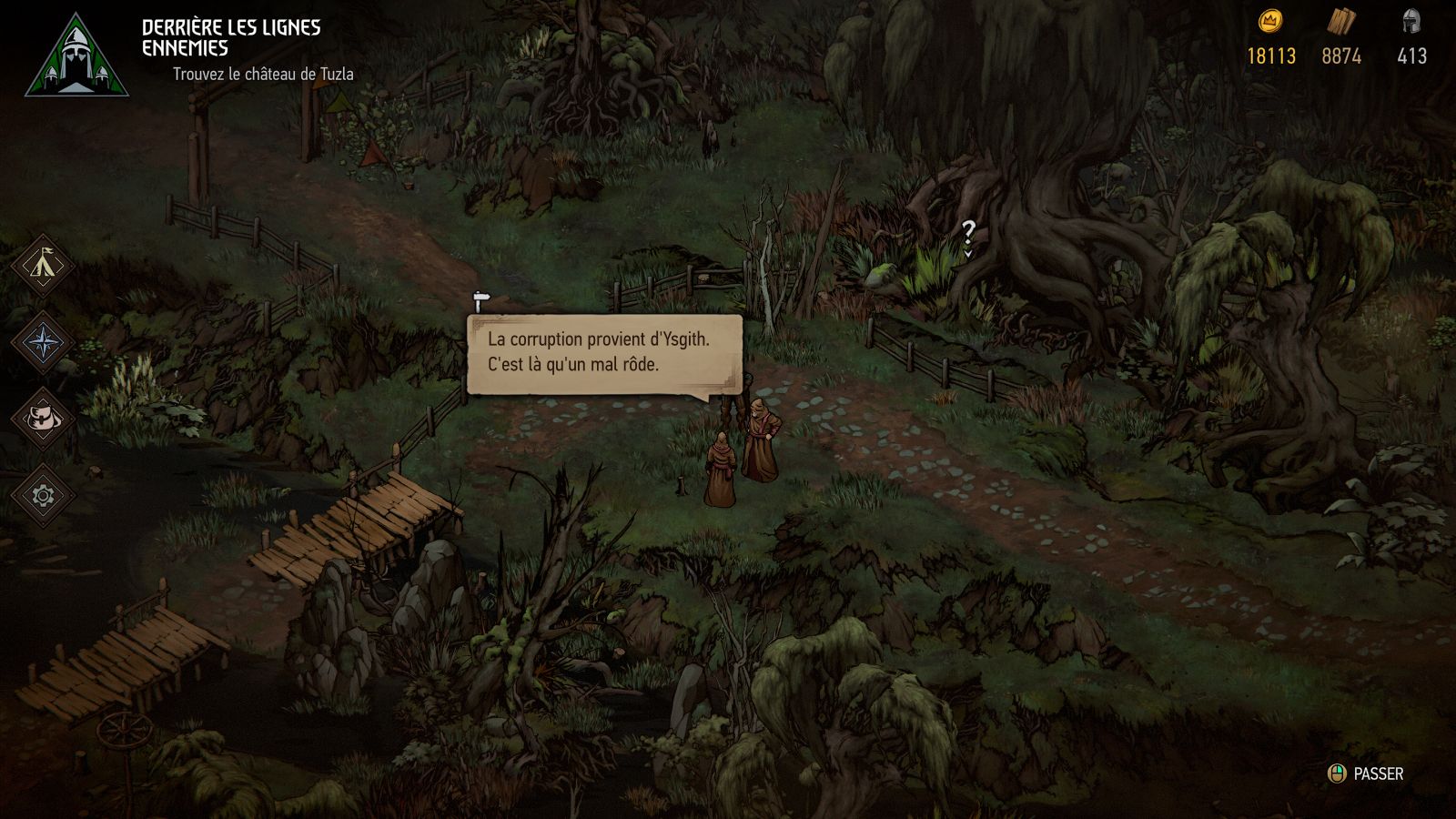1456x819 pixels.
Task: Open the camp tent icon
Action: [x=43, y=266]
